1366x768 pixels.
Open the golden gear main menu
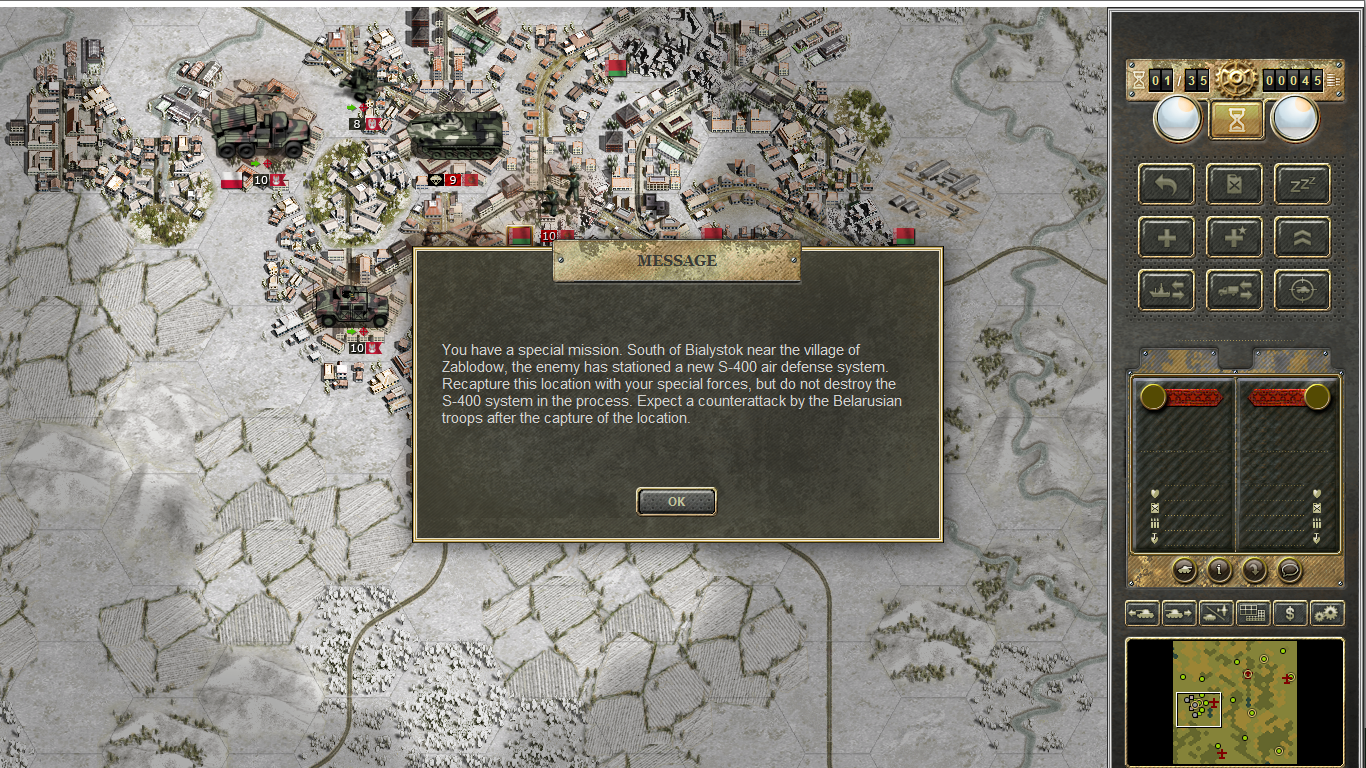tap(1236, 79)
